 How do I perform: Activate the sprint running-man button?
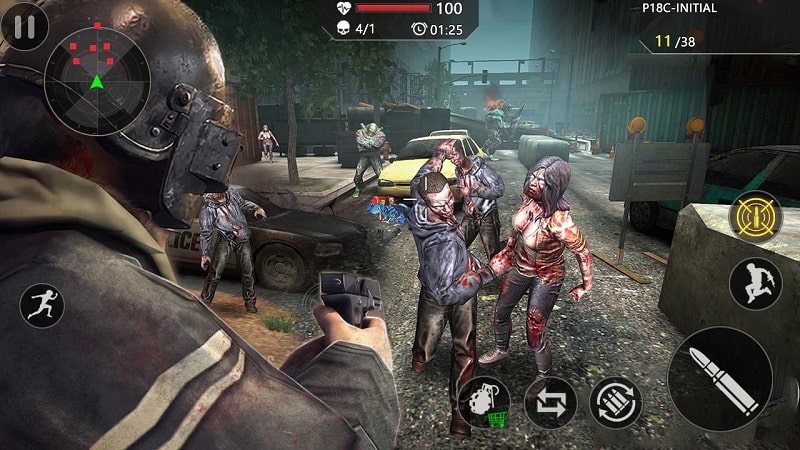coord(42,305)
